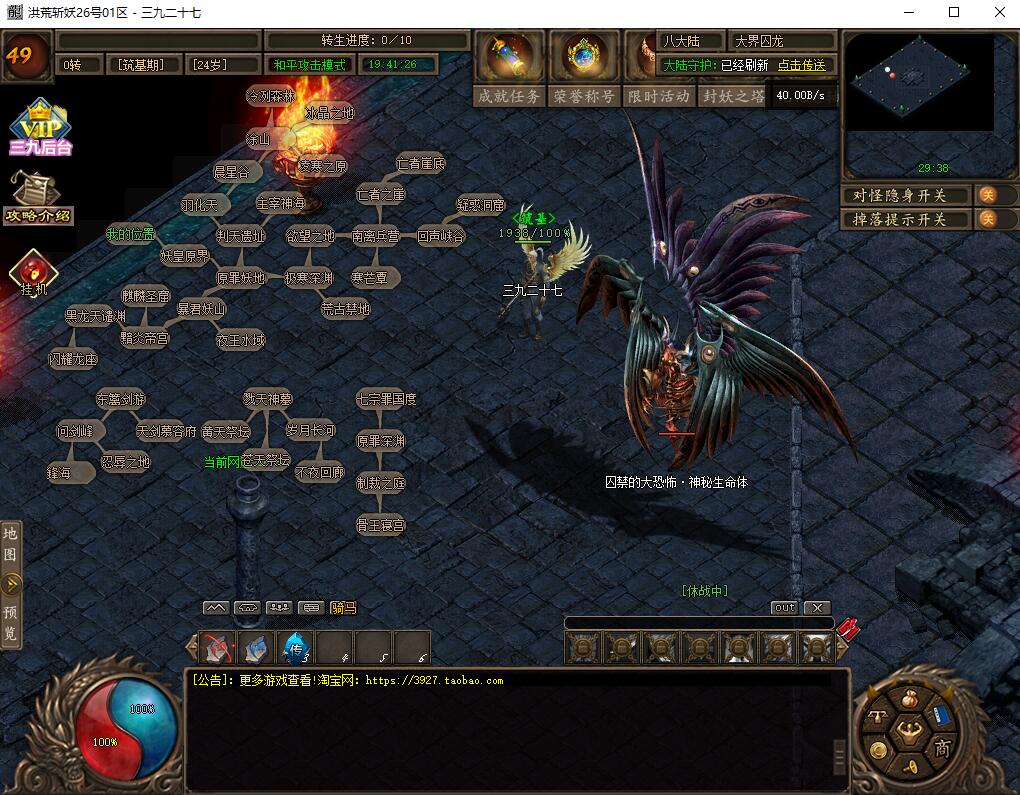This screenshot has height=795, width=1020.
Task: Select the 东篱剑游 map node
Action: click(x=120, y=399)
